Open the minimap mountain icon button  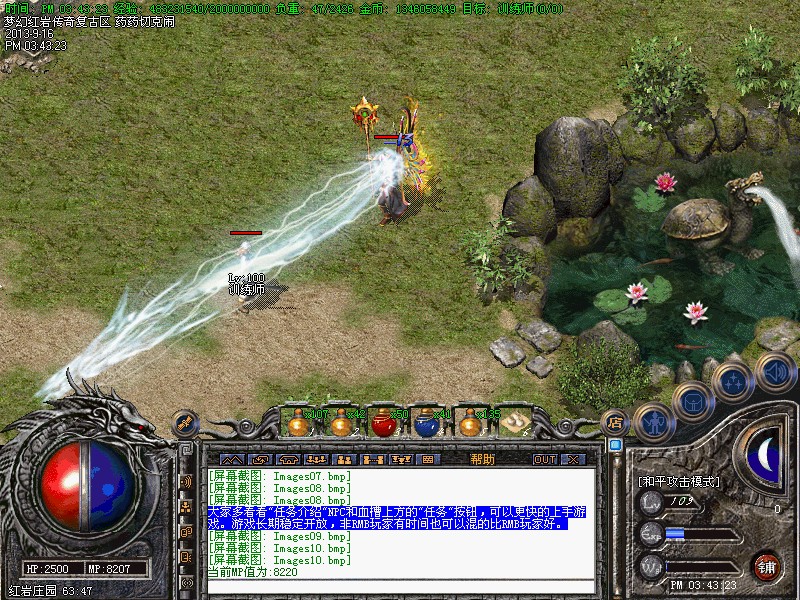[x=232, y=459]
